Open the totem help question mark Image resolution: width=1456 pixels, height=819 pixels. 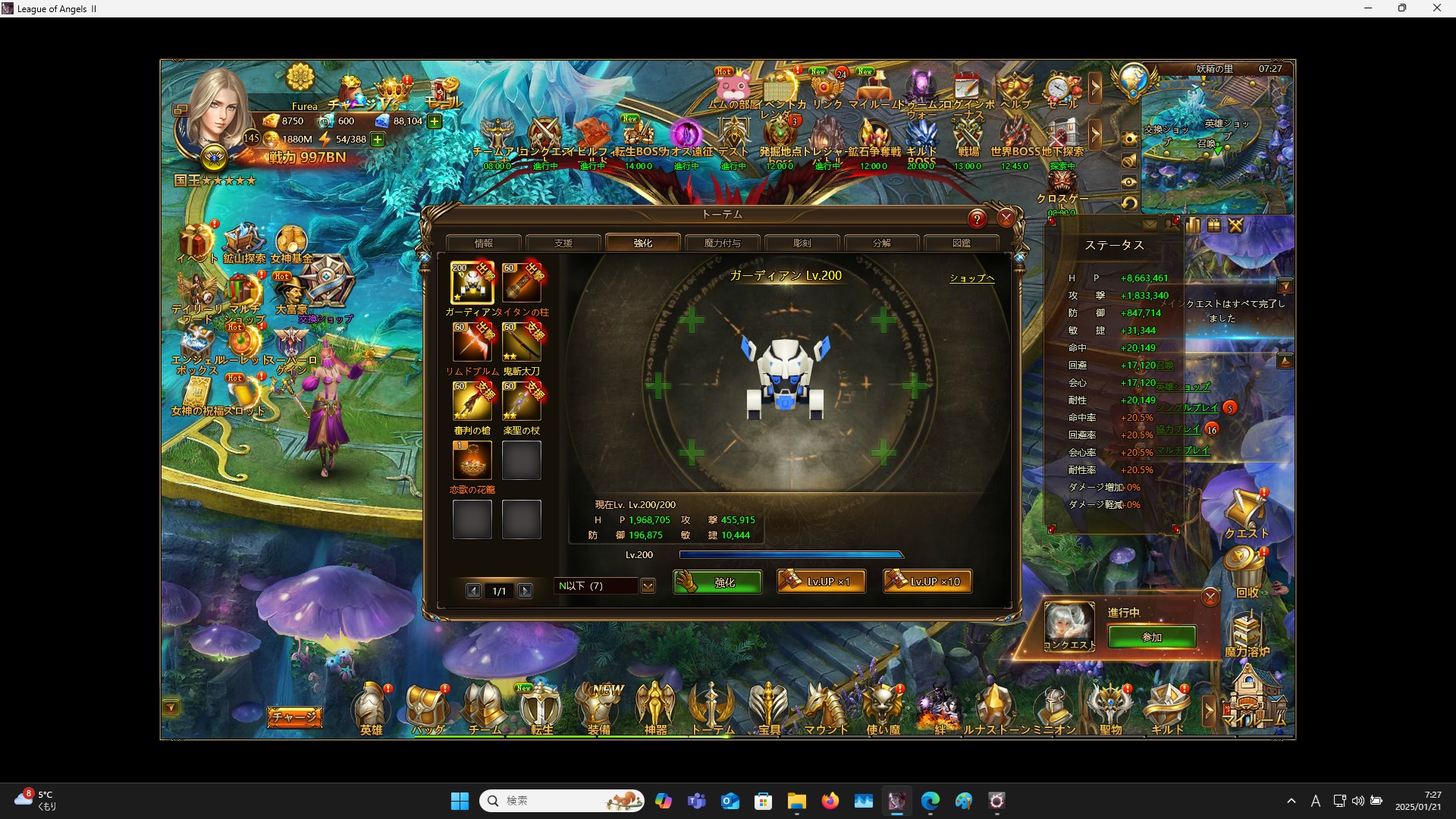[977, 219]
